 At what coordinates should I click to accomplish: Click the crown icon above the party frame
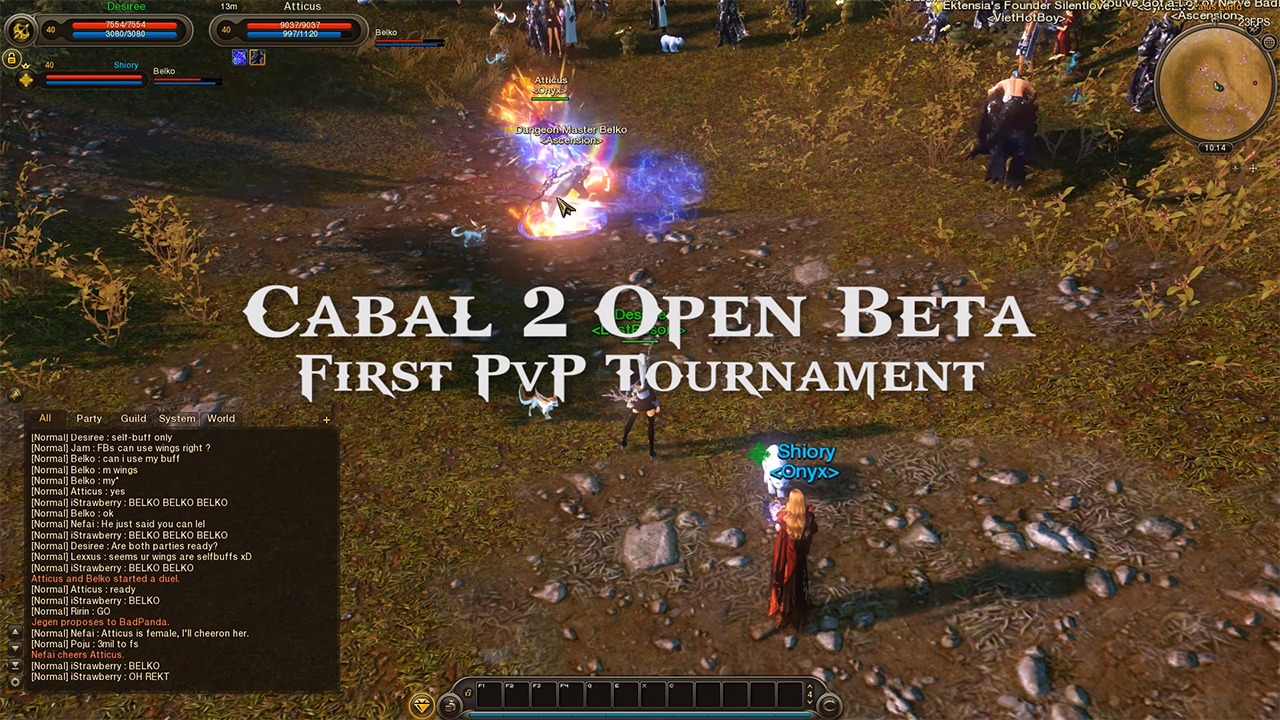[26, 65]
